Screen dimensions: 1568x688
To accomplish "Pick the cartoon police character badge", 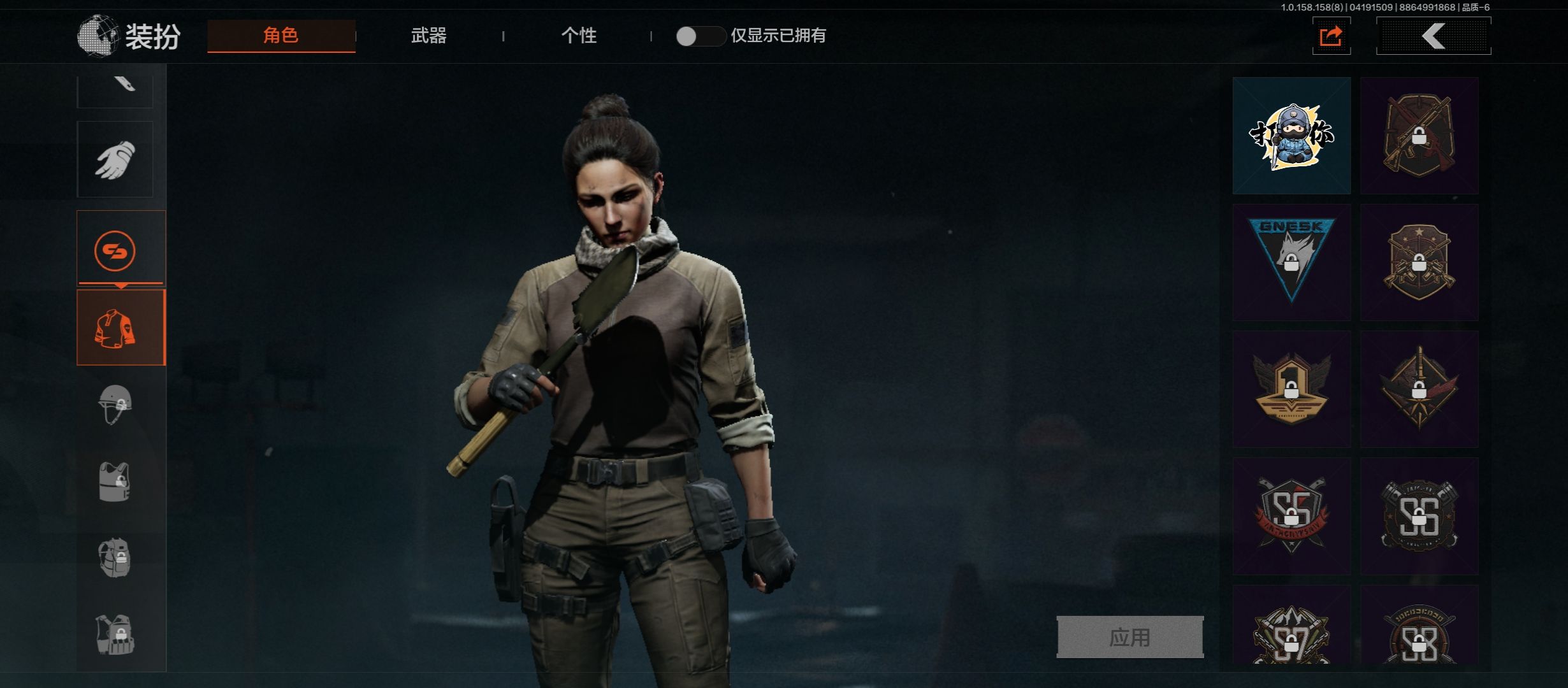I will 1291,136.
